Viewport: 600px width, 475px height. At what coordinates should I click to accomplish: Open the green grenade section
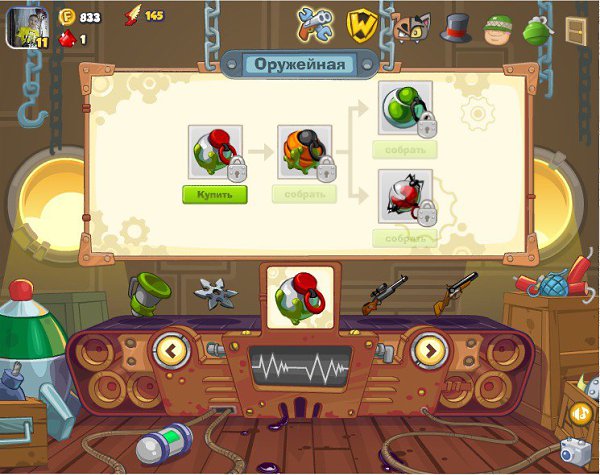point(538,27)
